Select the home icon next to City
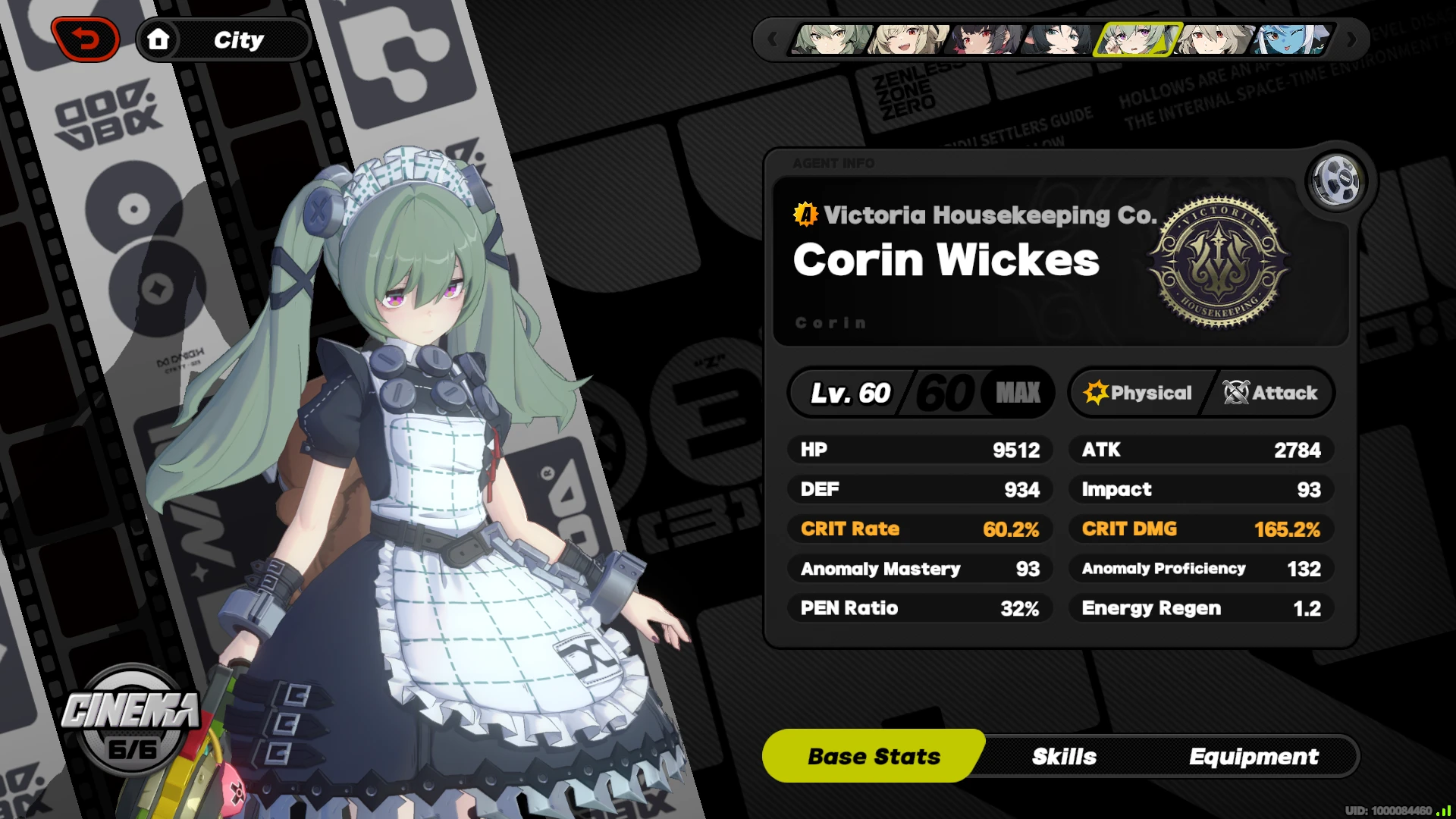This screenshot has height=819, width=1456. 159,39
